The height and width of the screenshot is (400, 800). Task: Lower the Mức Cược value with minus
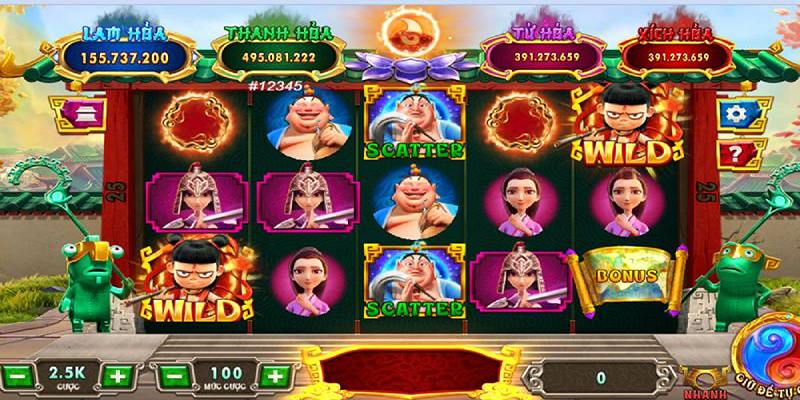click(171, 377)
